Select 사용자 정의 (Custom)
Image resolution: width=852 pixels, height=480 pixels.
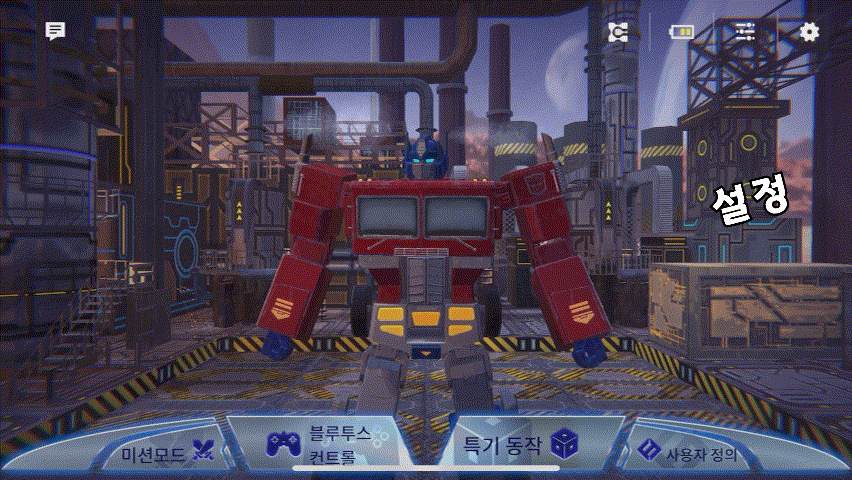pos(688,453)
